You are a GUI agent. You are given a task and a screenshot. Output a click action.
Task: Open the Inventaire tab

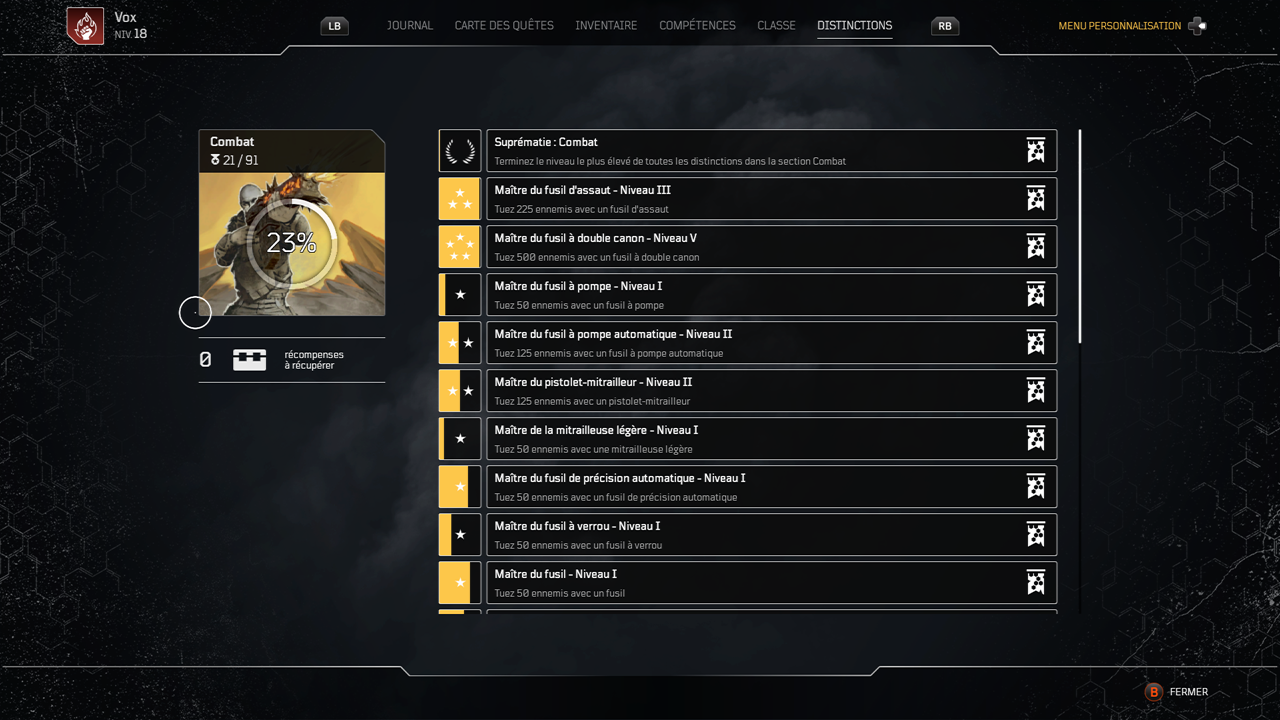point(606,26)
